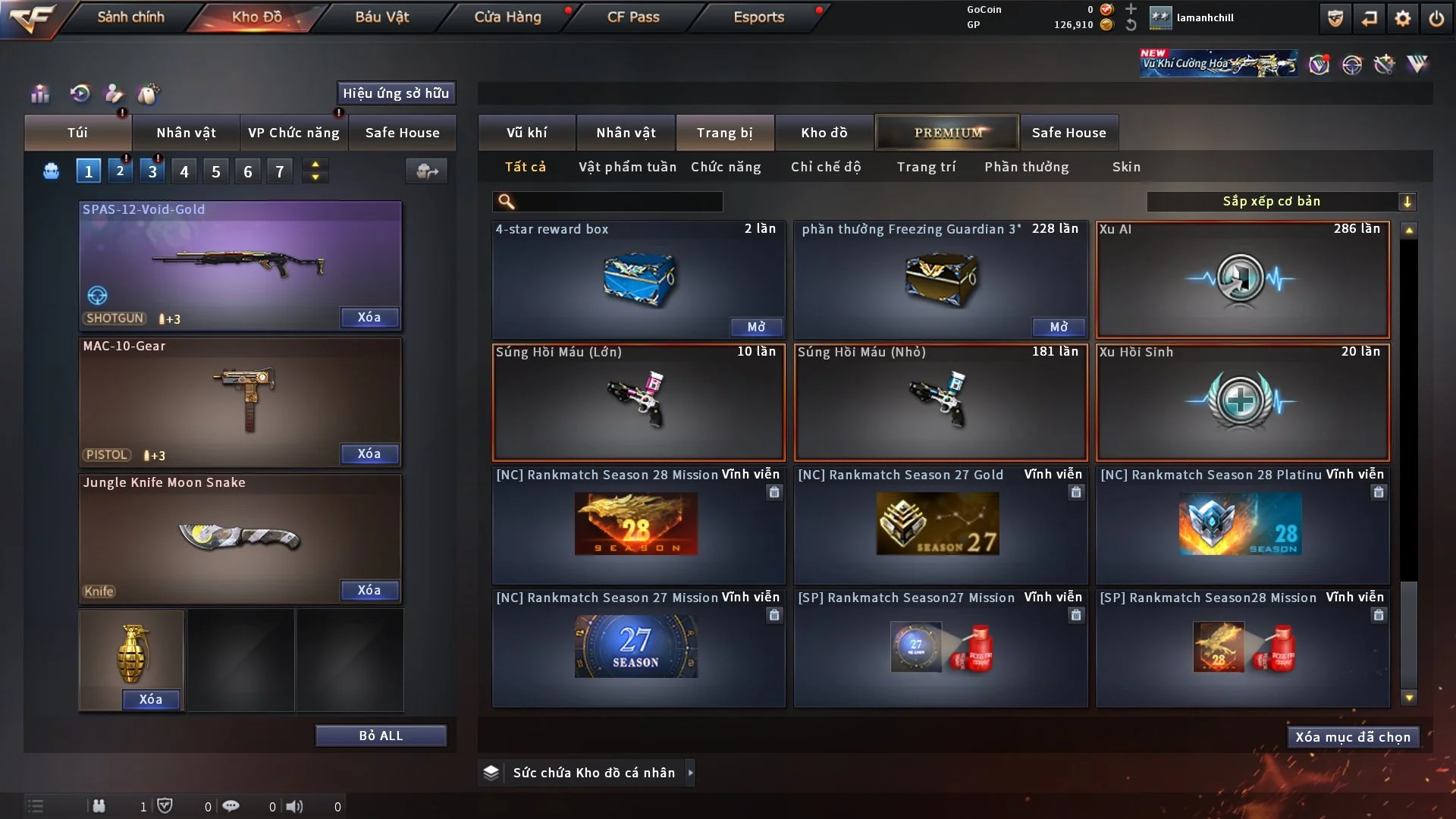Open the Hiệu ứng sở hữu panel
This screenshot has height=819, width=1456.
[396, 93]
